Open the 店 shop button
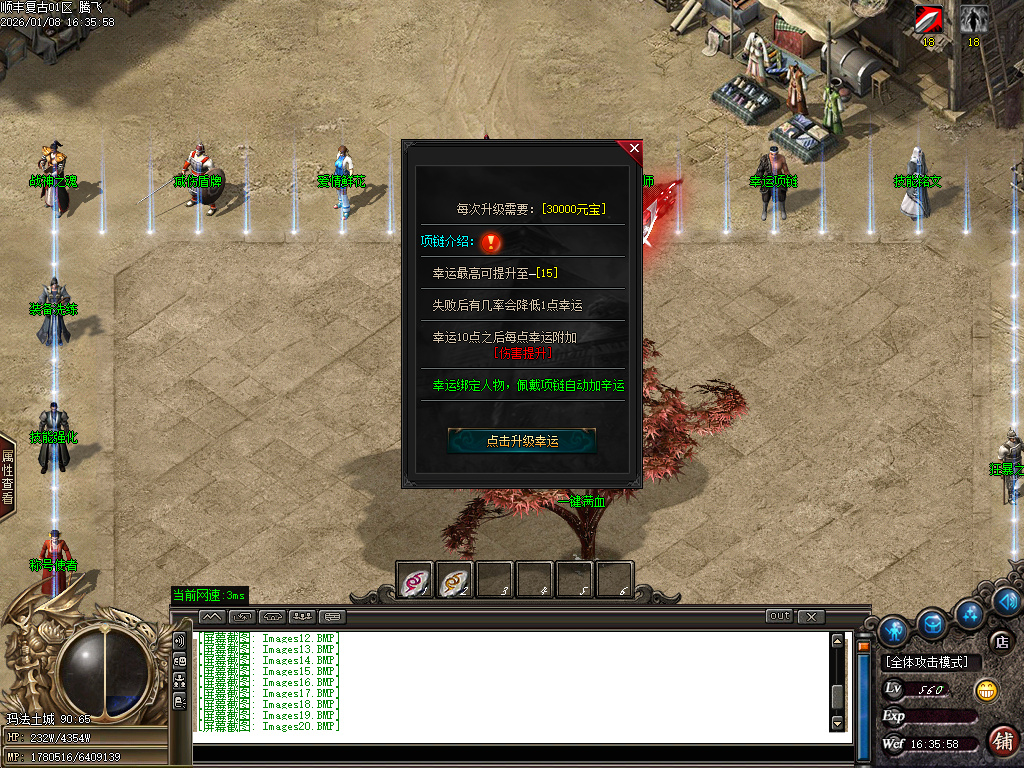1024x768 pixels. [999, 641]
